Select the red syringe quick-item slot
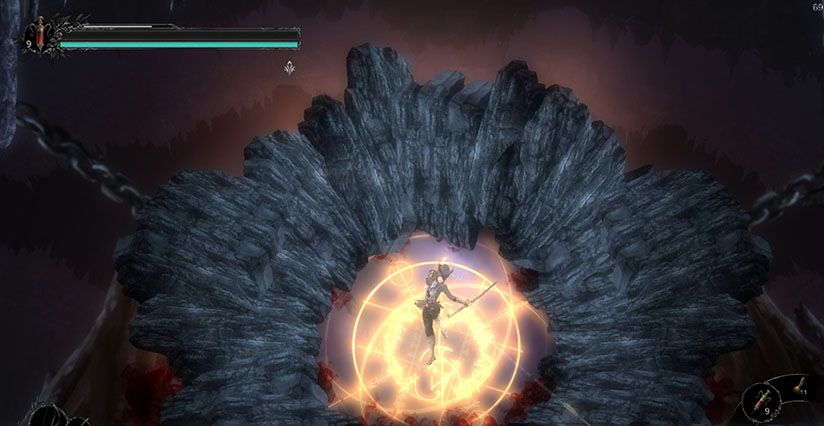824x426 pixels. [x=764, y=399]
